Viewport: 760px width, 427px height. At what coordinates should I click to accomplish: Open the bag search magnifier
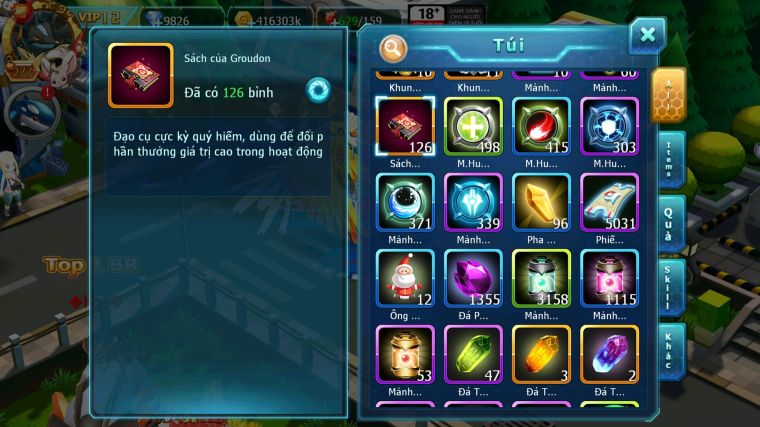tap(394, 47)
